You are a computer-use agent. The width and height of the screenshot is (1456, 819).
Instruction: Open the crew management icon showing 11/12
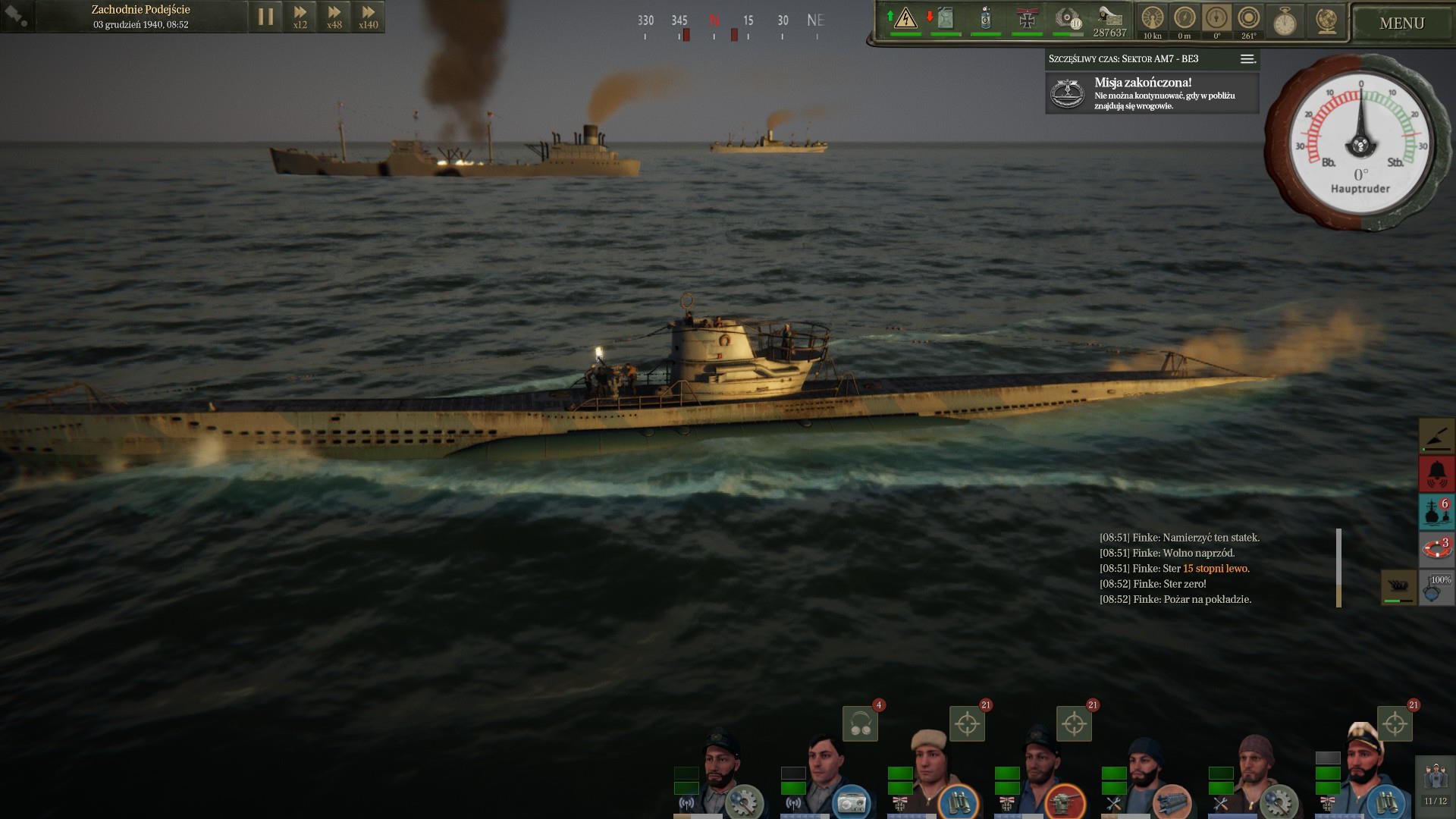coord(1436,783)
